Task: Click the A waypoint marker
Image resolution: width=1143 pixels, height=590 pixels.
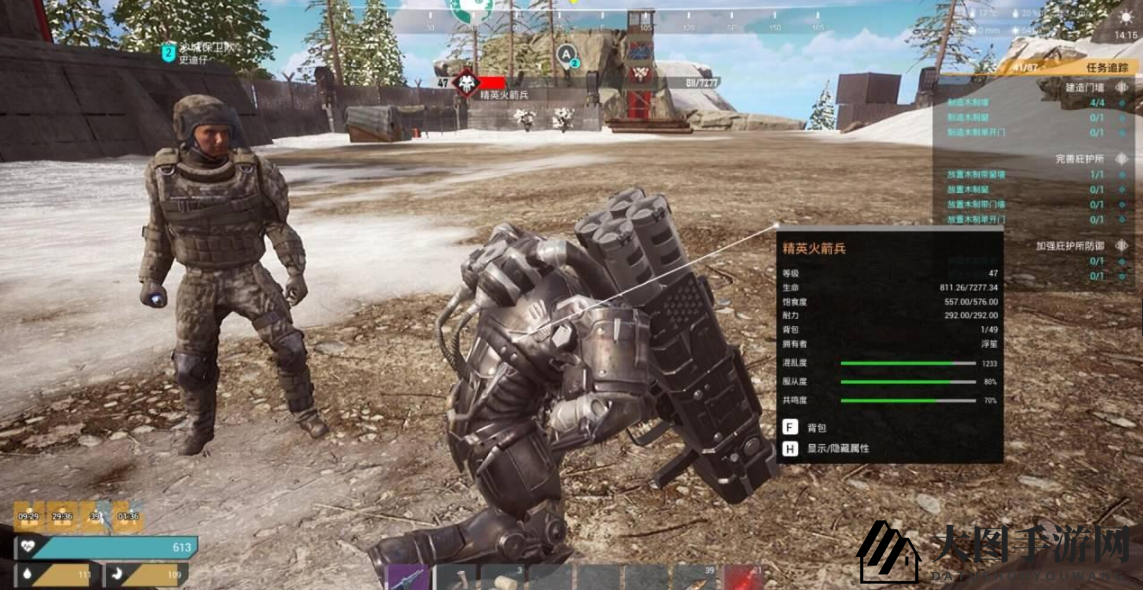Action: (567, 53)
